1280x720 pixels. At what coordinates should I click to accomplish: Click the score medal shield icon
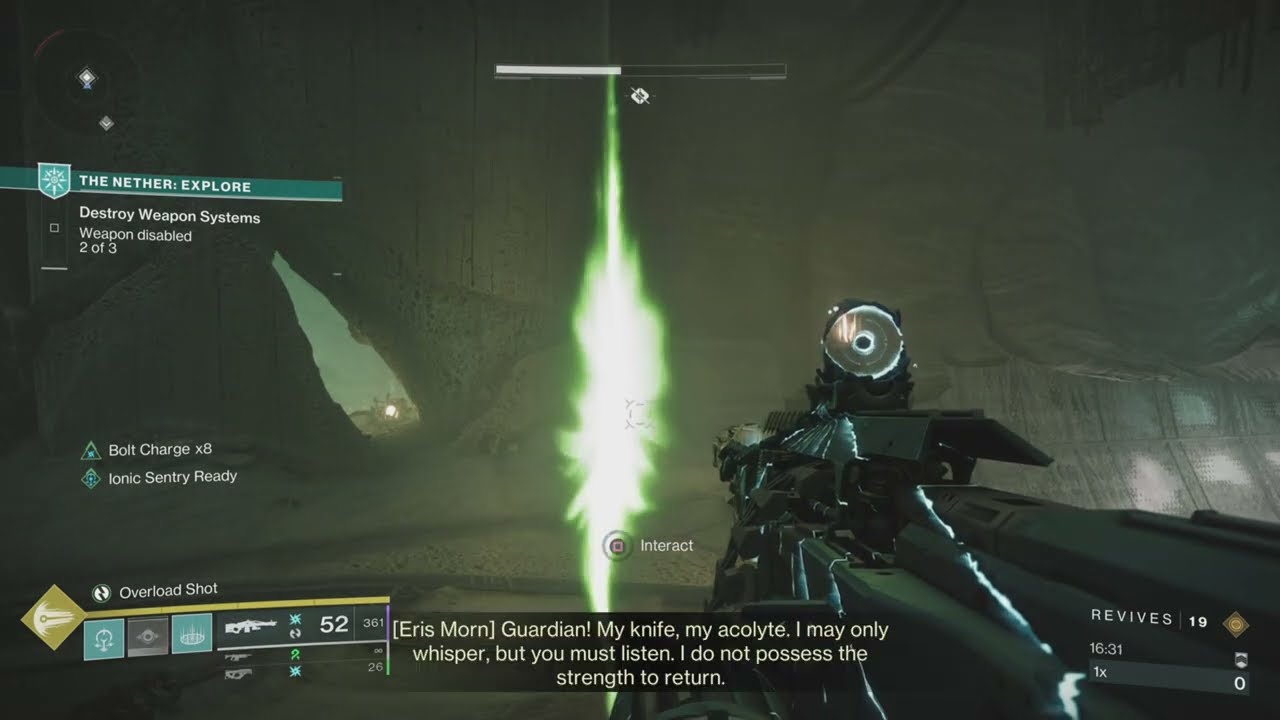point(1239,661)
